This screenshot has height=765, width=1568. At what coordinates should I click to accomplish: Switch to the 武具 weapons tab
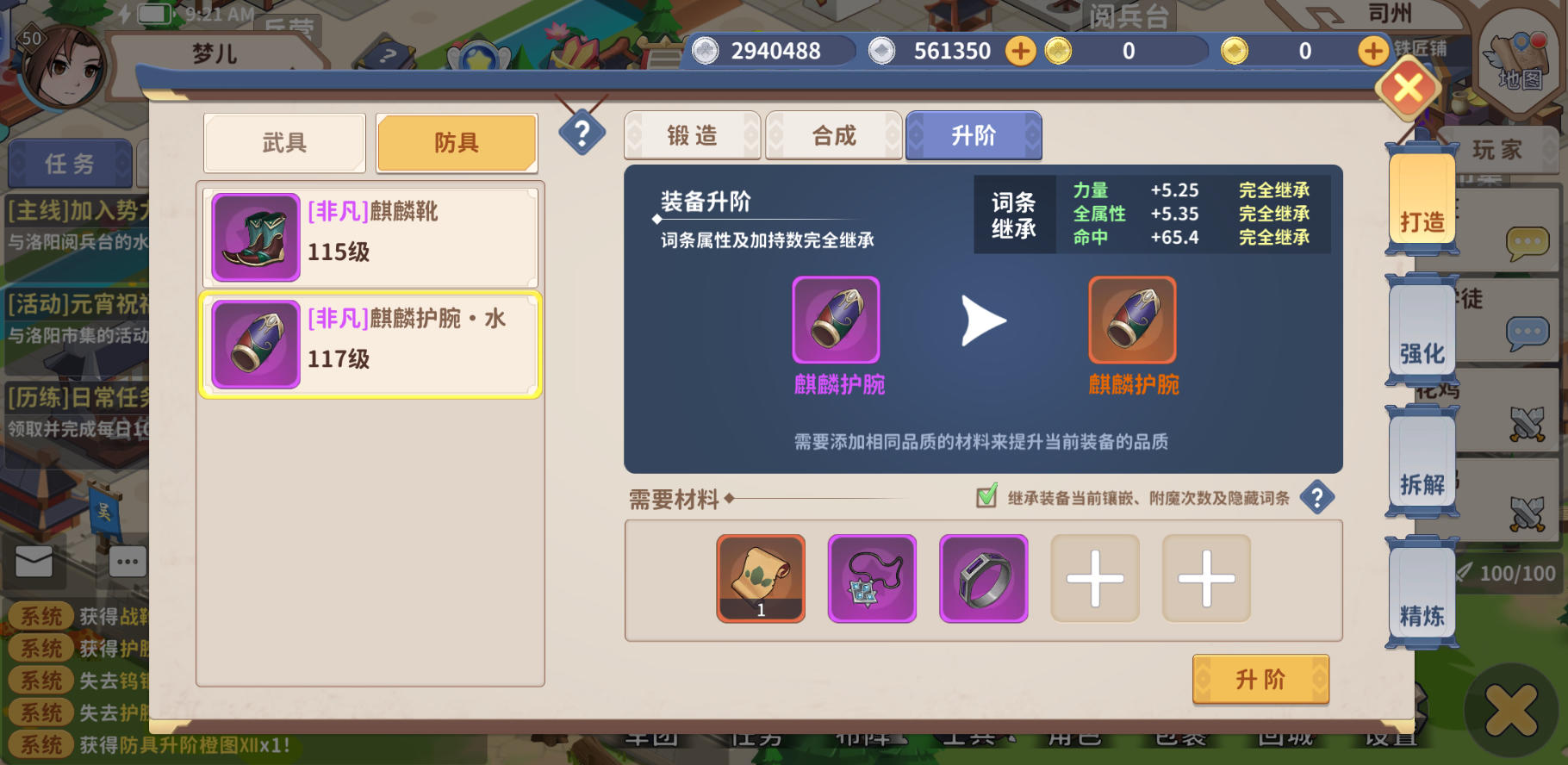tap(284, 142)
